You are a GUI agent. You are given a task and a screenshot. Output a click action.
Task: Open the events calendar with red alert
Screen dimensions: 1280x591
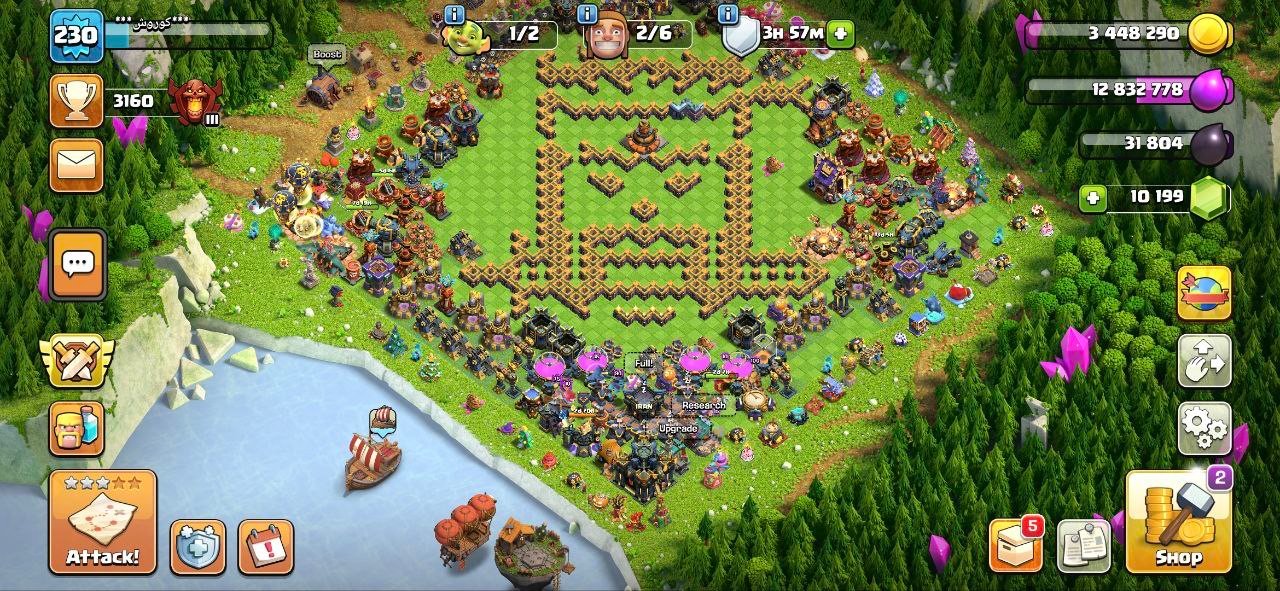(x=266, y=546)
